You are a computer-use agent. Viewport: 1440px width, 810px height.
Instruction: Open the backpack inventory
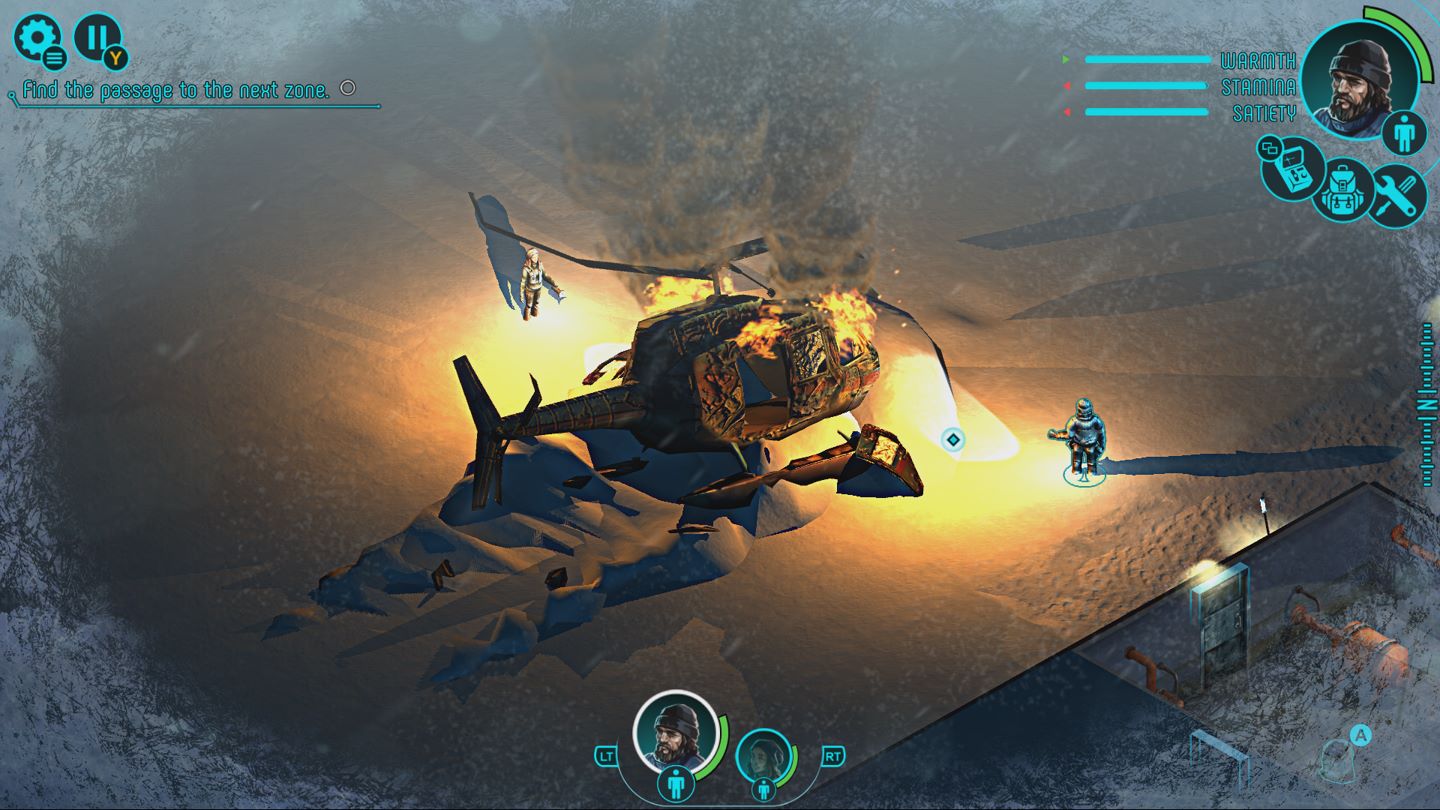[x=1343, y=190]
